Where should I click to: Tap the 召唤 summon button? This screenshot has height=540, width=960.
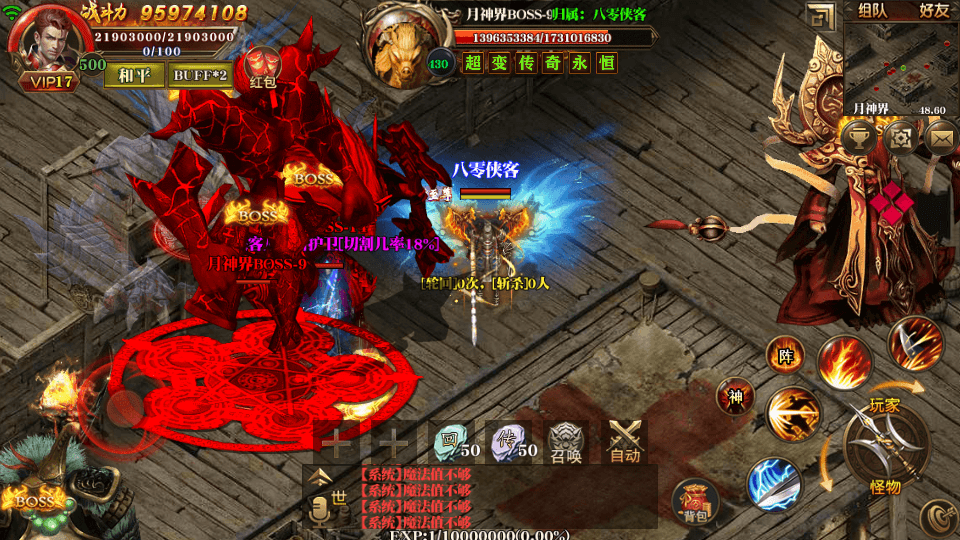coord(568,441)
